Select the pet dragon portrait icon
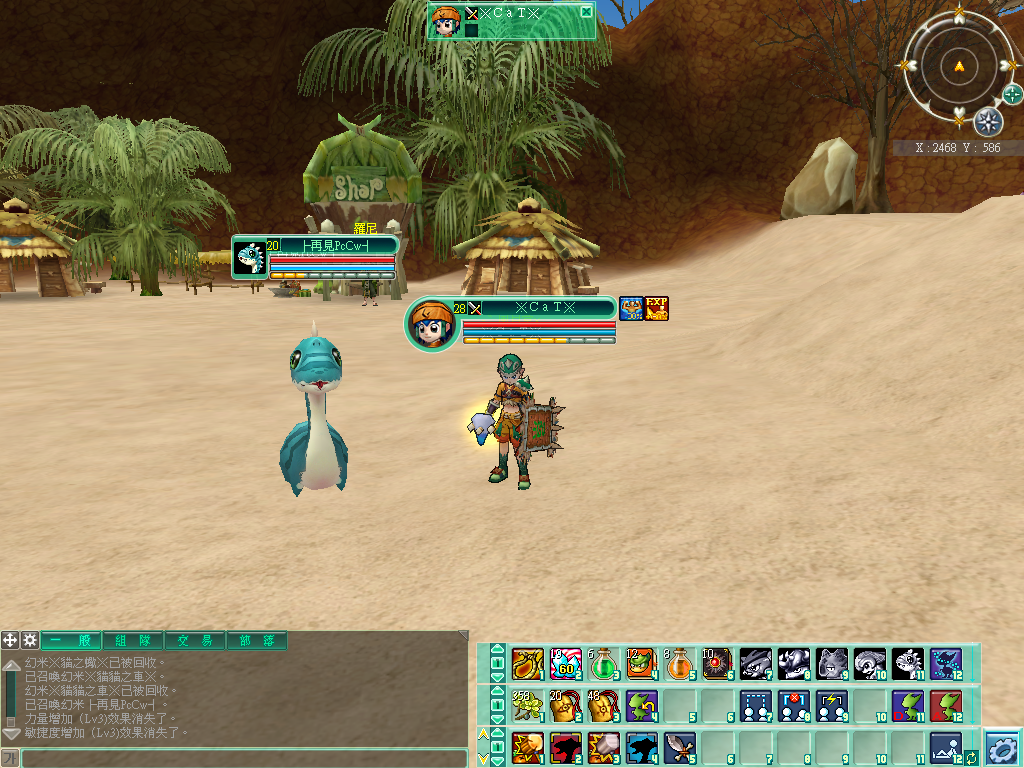Image resolution: width=1024 pixels, height=768 pixels. point(249,258)
